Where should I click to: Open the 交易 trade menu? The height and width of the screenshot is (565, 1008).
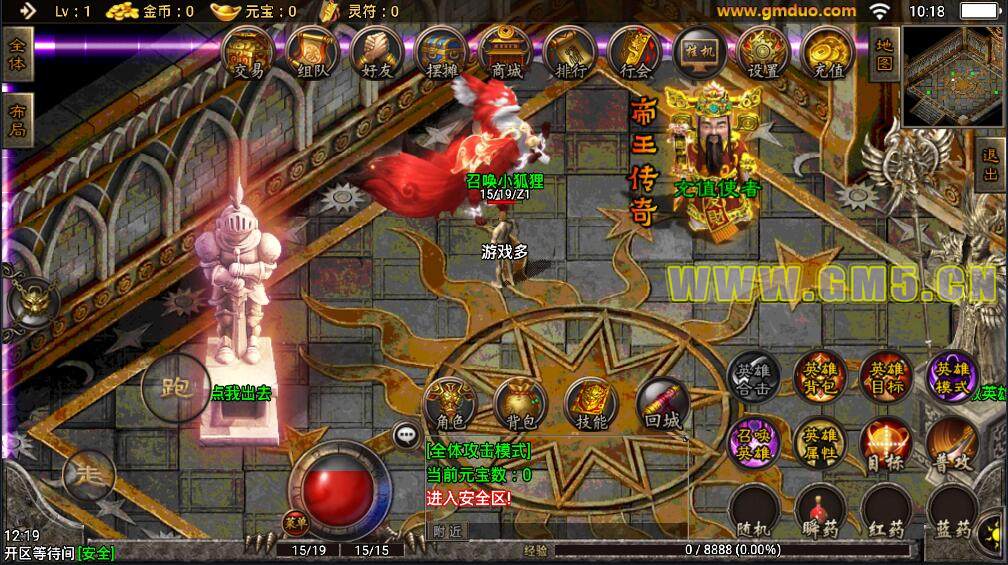tap(248, 53)
